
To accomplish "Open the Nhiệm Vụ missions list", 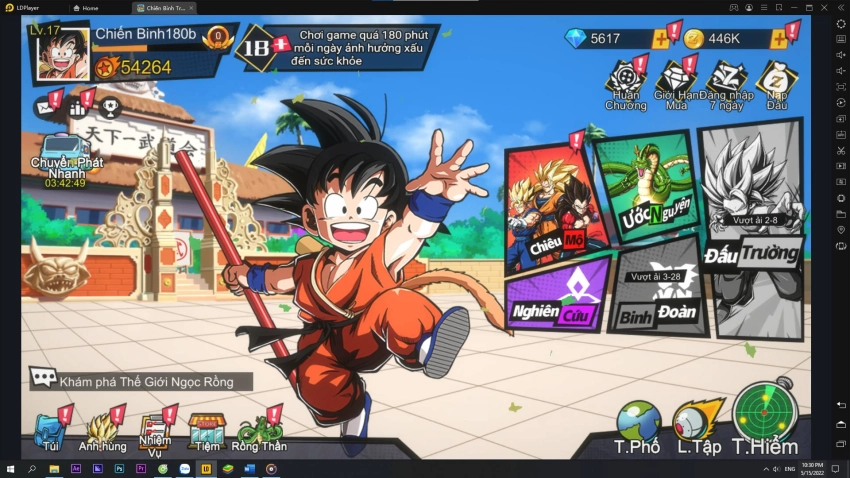I will pos(155,430).
